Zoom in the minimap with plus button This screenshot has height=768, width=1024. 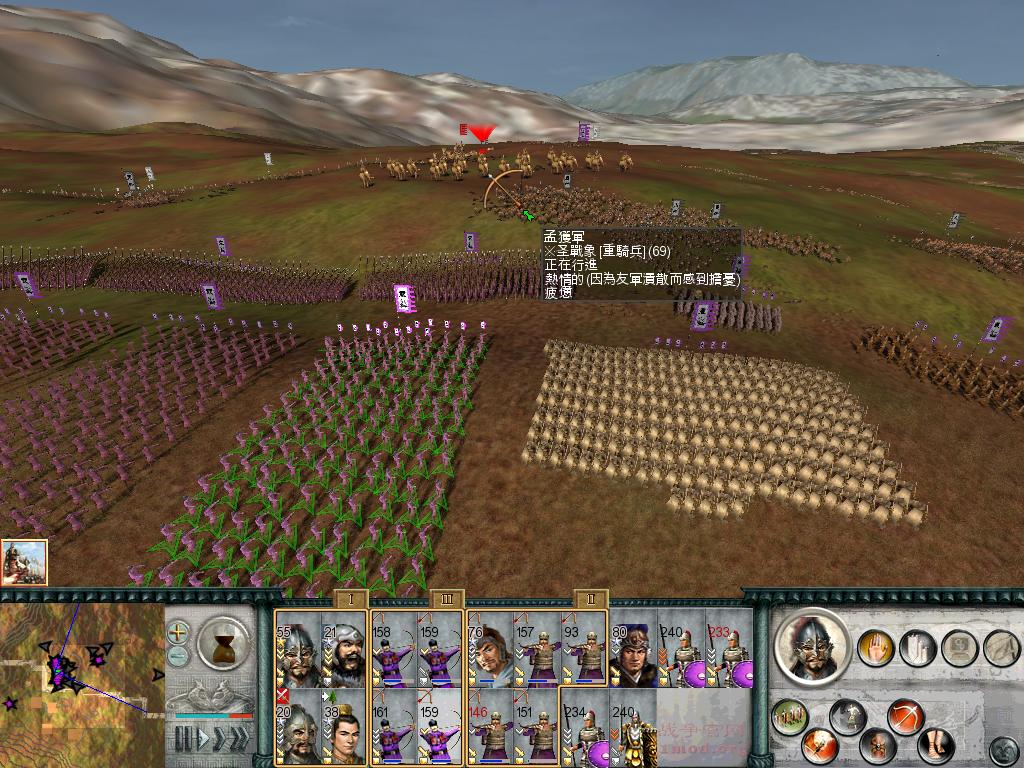(x=178, y=632)
